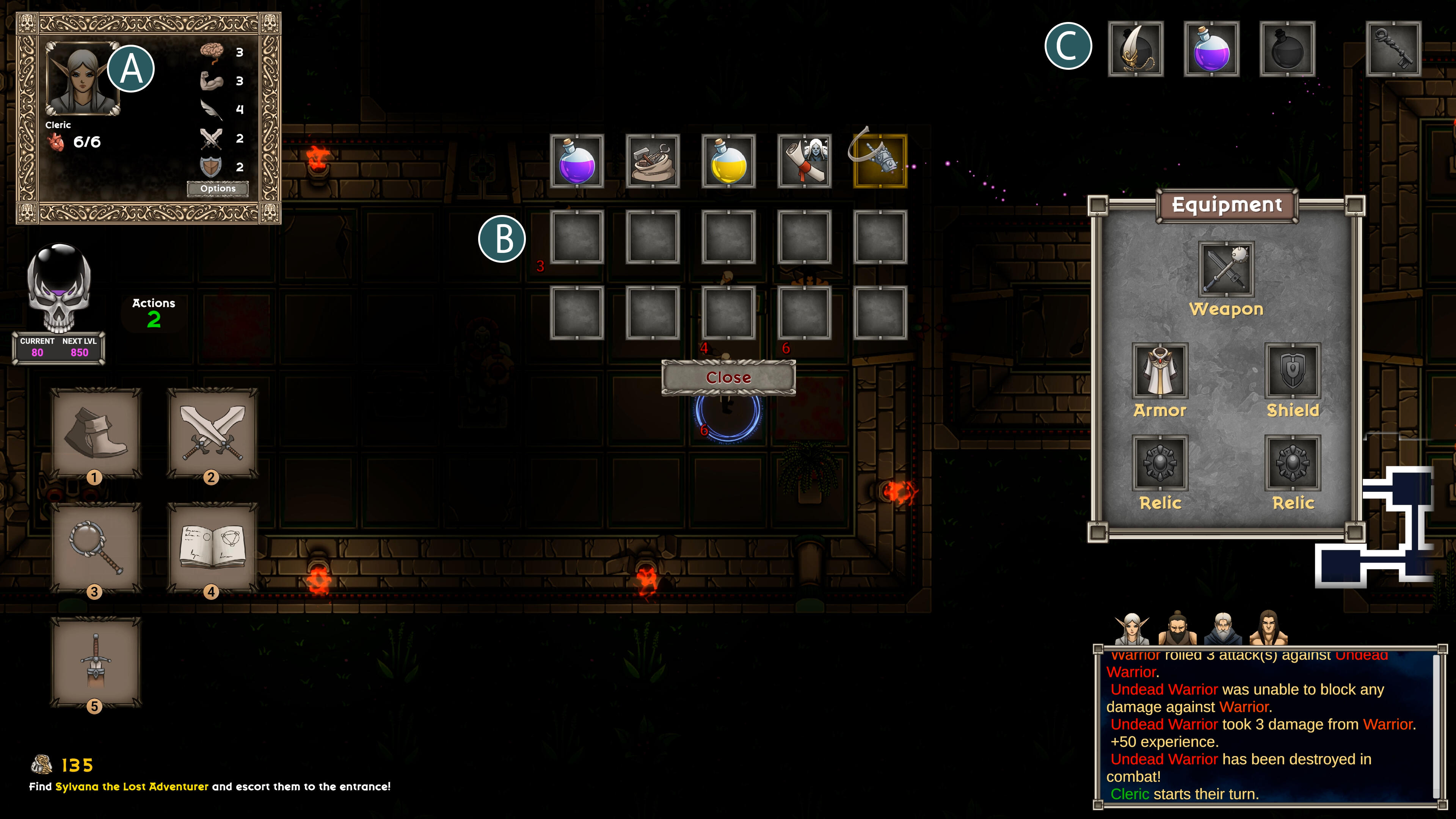Close the inventory with the Close button
1456x819 pixels.
tap(728, 377)
